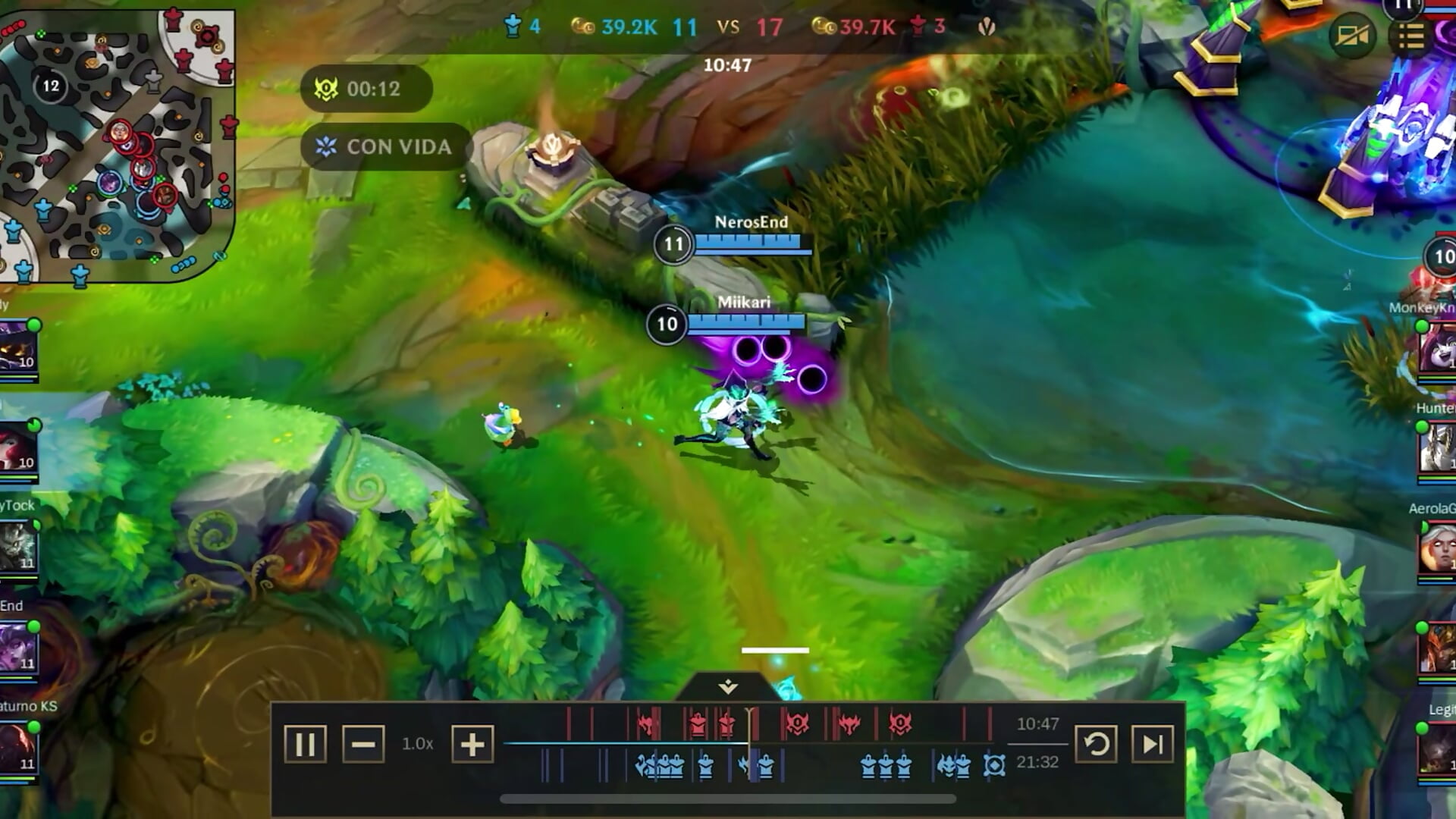Click the 1.0x playback speed label
The width and height of the screenshot is (1456, 819).
click(418, 745)
